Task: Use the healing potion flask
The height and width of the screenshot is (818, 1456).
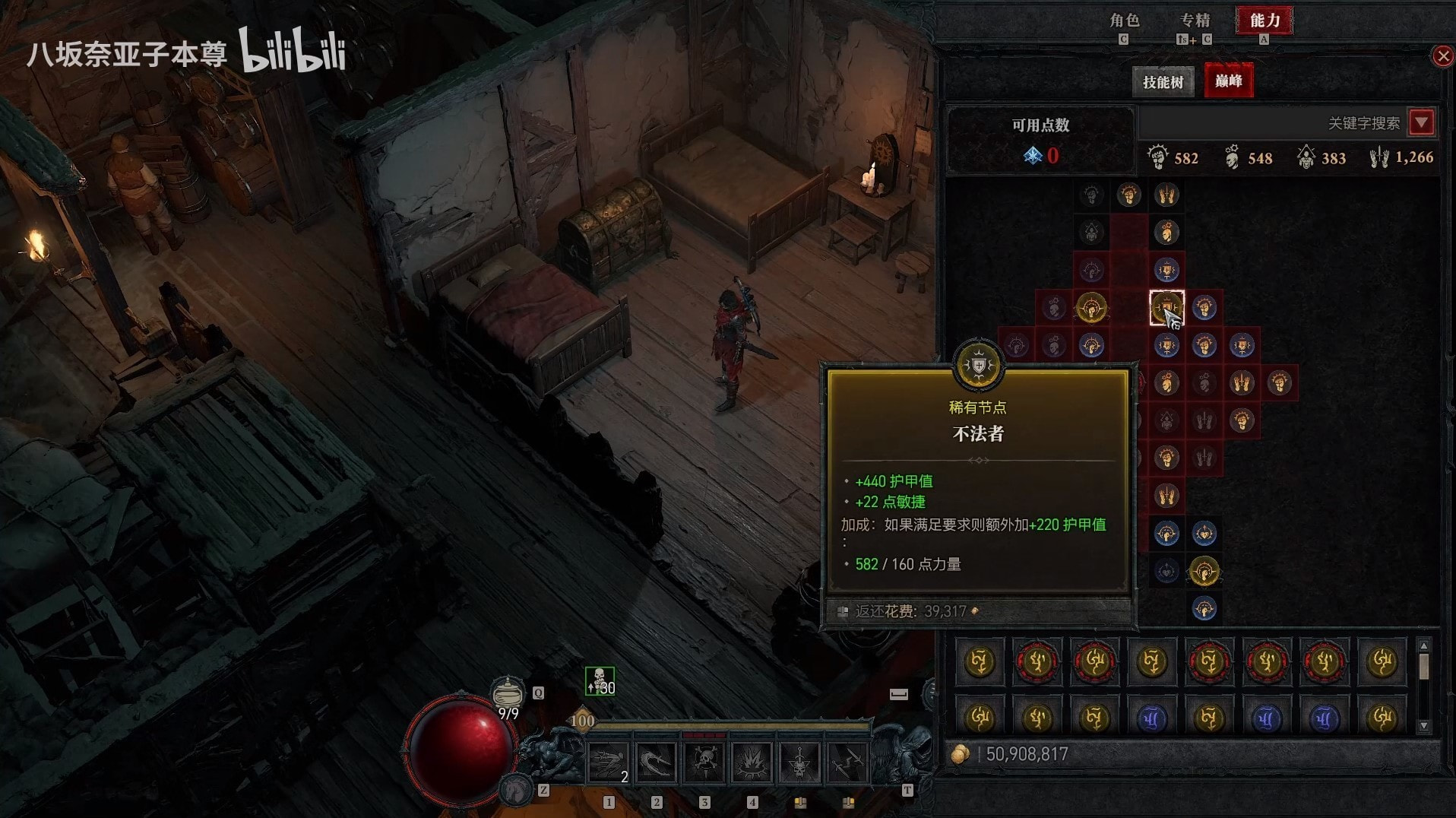Action: 508,693
